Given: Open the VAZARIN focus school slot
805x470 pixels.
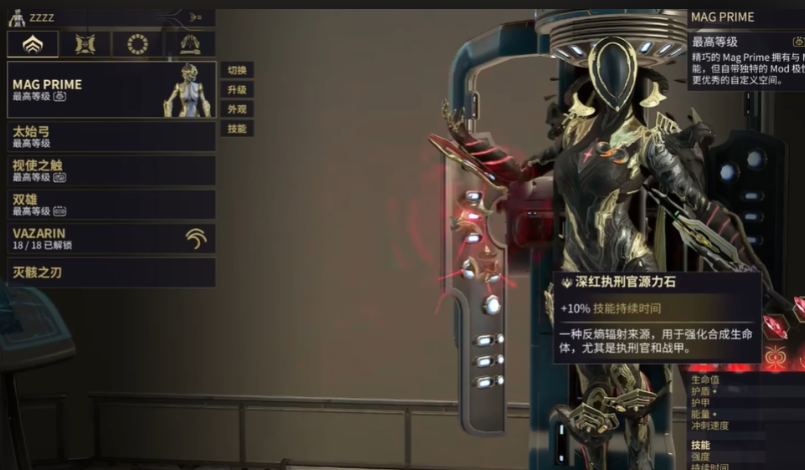Looking at the screenshot, I should pyautogui.click(x=111, y=238).
